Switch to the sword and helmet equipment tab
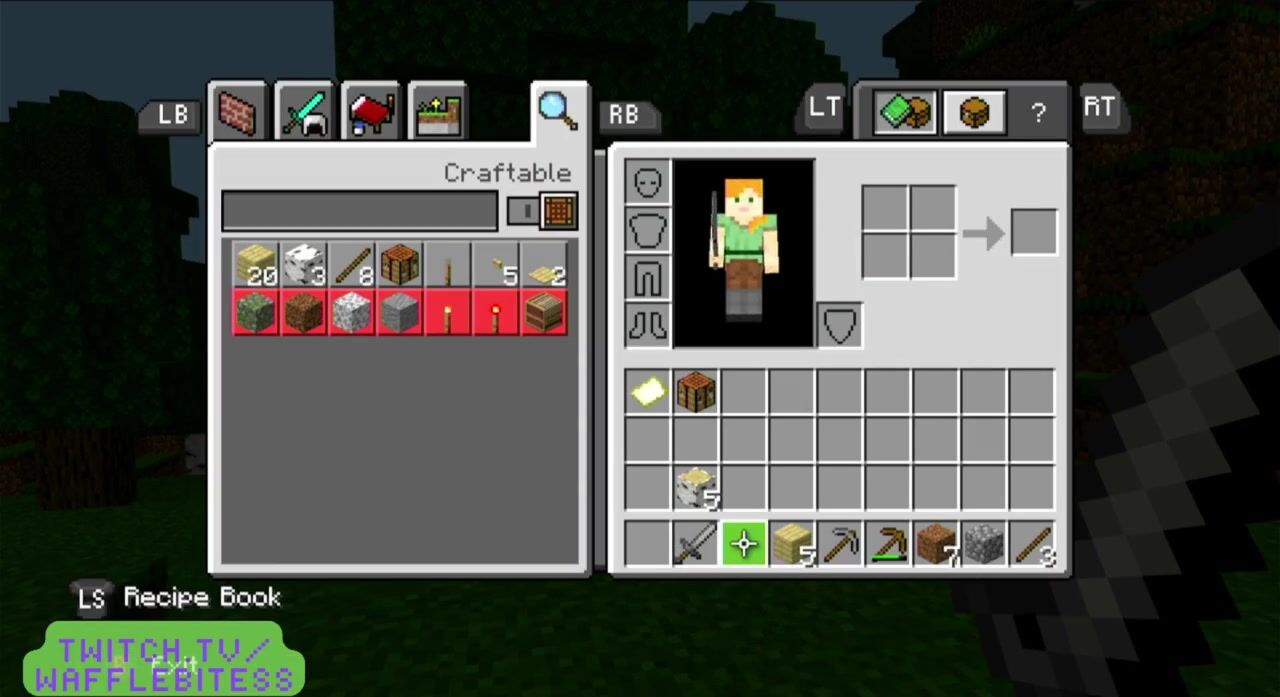Viewport: 1280px width, 697px height. pos(305,112)
